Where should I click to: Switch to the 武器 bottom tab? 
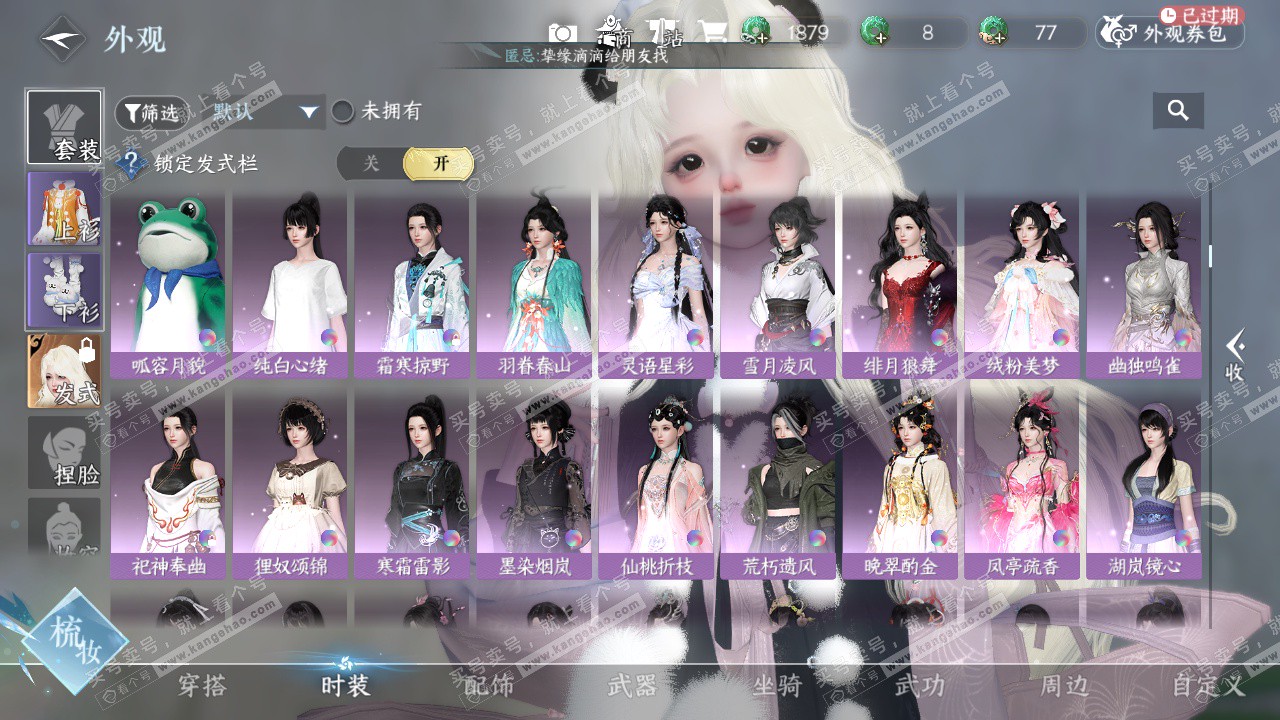pos(632,686)
